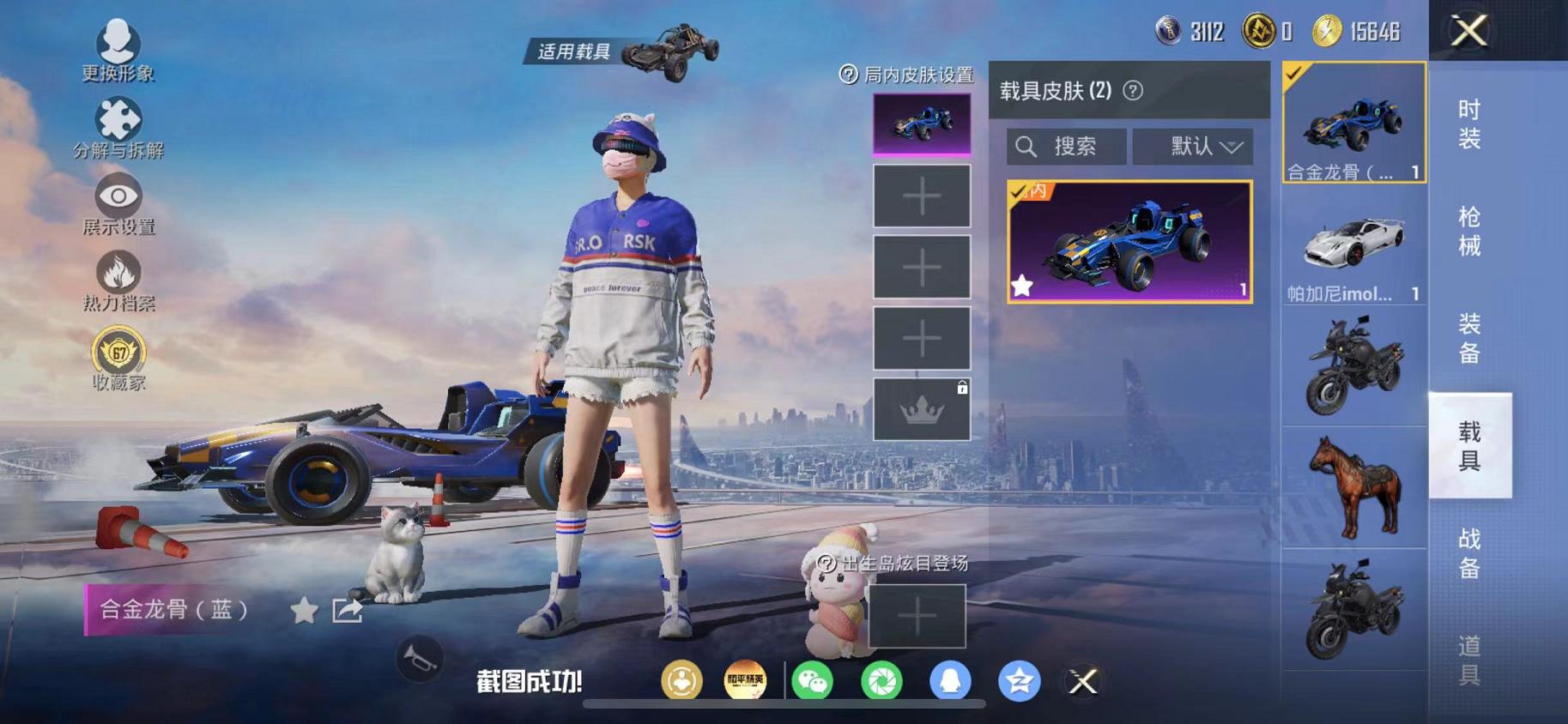Screen dimensions: 1568x724
Task: Open the 默认 sorting dropdown
Action: point(1194,146)
